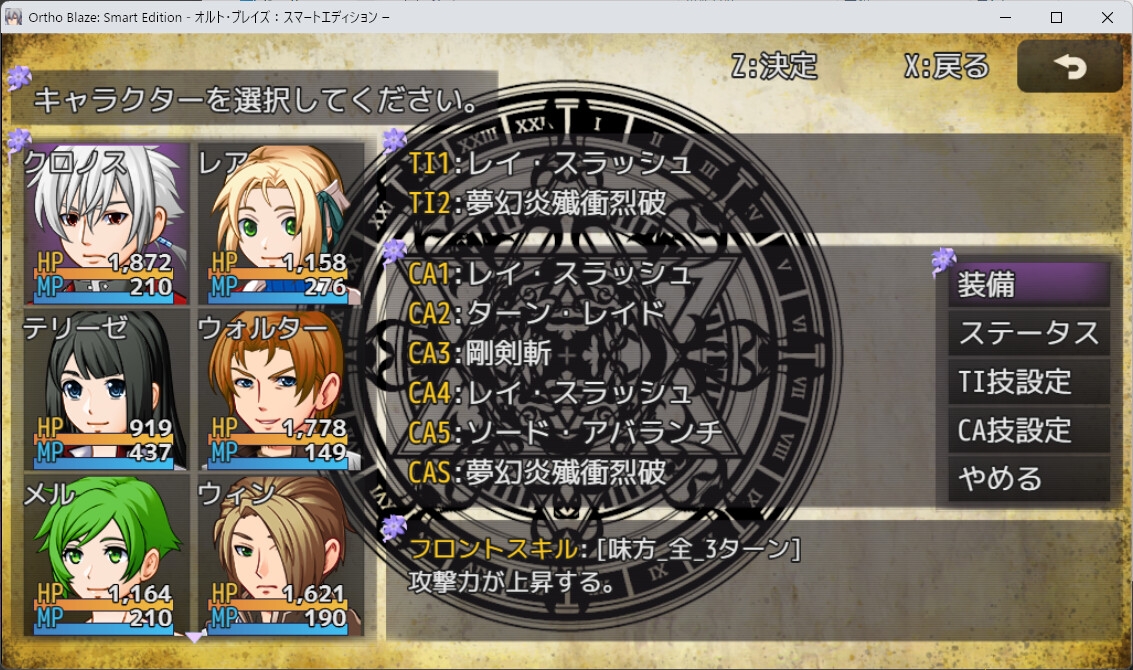Pick テリーゼ from the party list

[x=106, y=389]
